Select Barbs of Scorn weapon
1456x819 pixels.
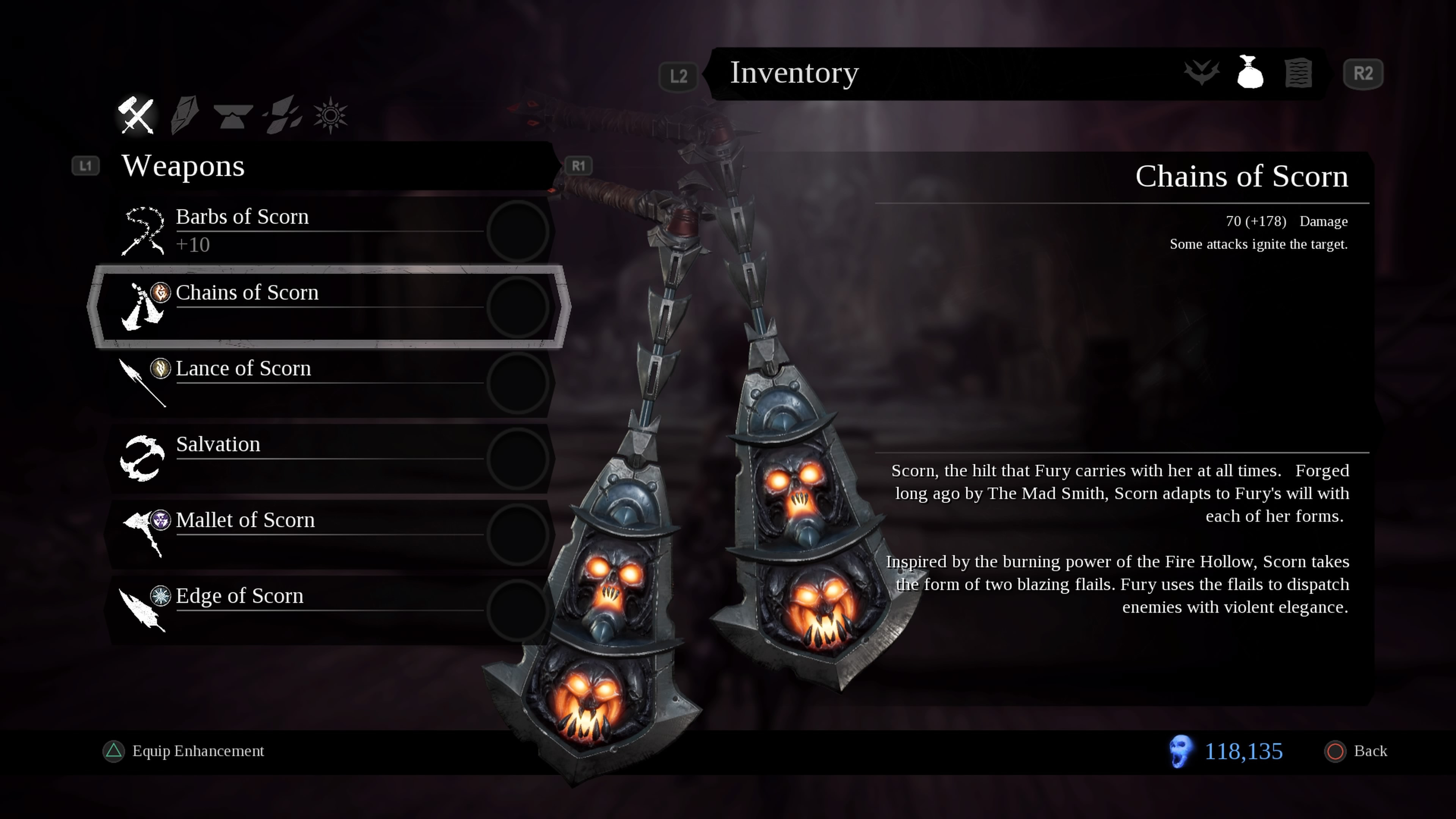(328, 230)
